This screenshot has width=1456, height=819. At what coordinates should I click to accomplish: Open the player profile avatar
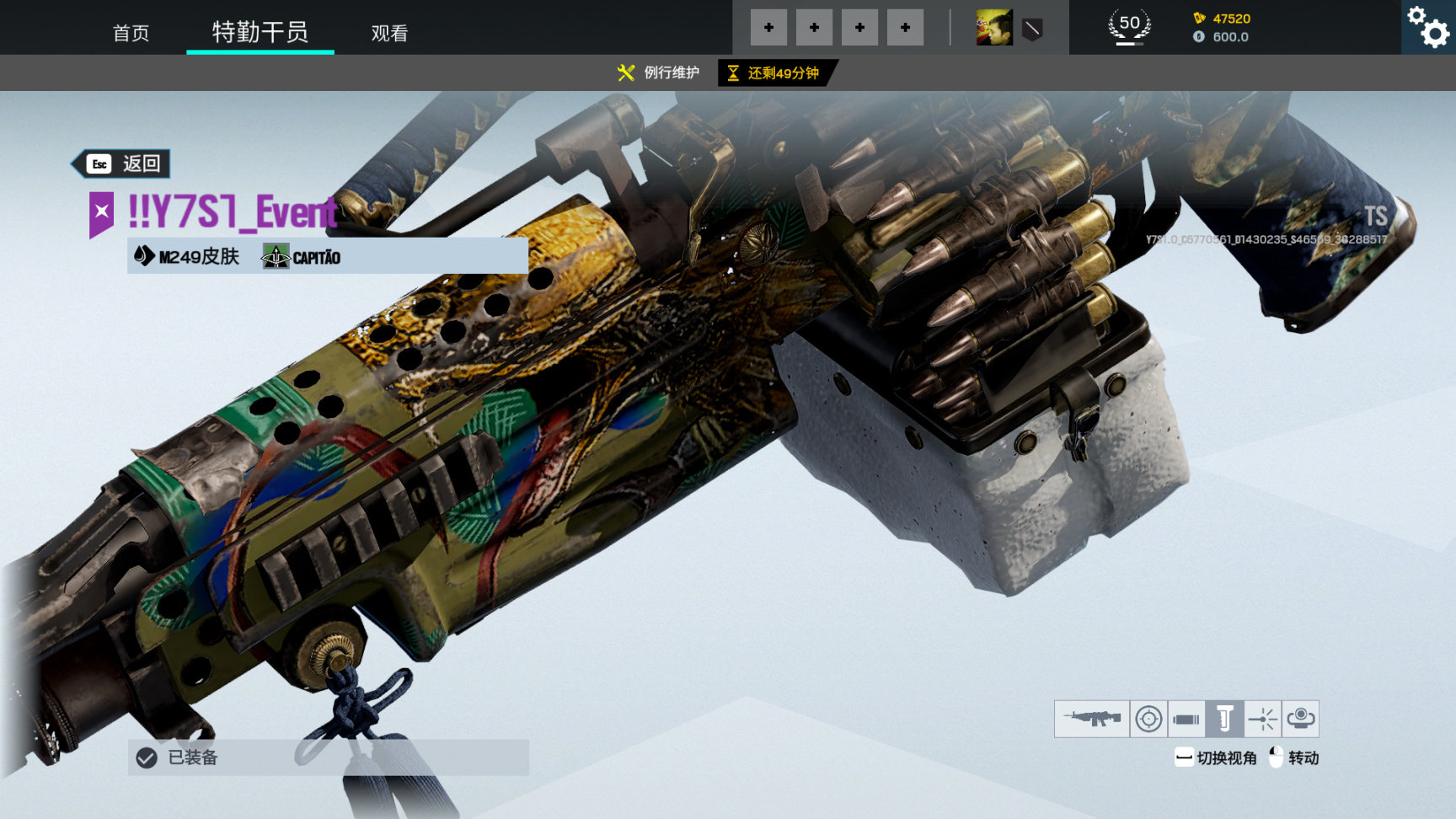click(994, 28)
